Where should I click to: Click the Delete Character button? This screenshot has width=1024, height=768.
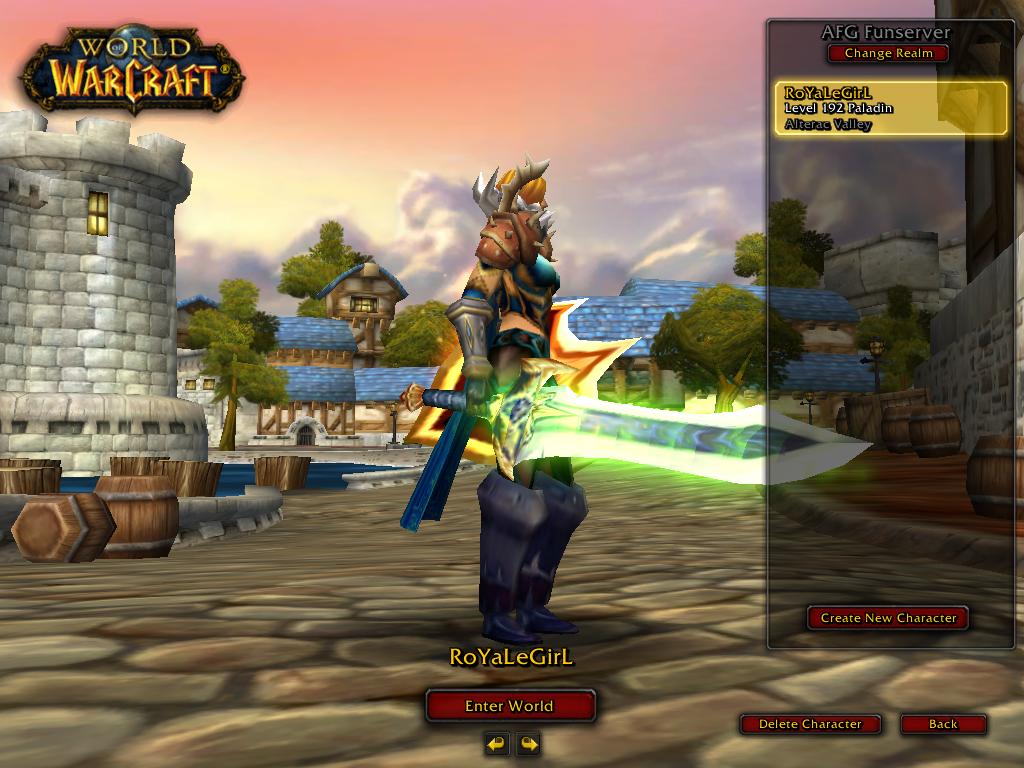click(x=810, y=724)
